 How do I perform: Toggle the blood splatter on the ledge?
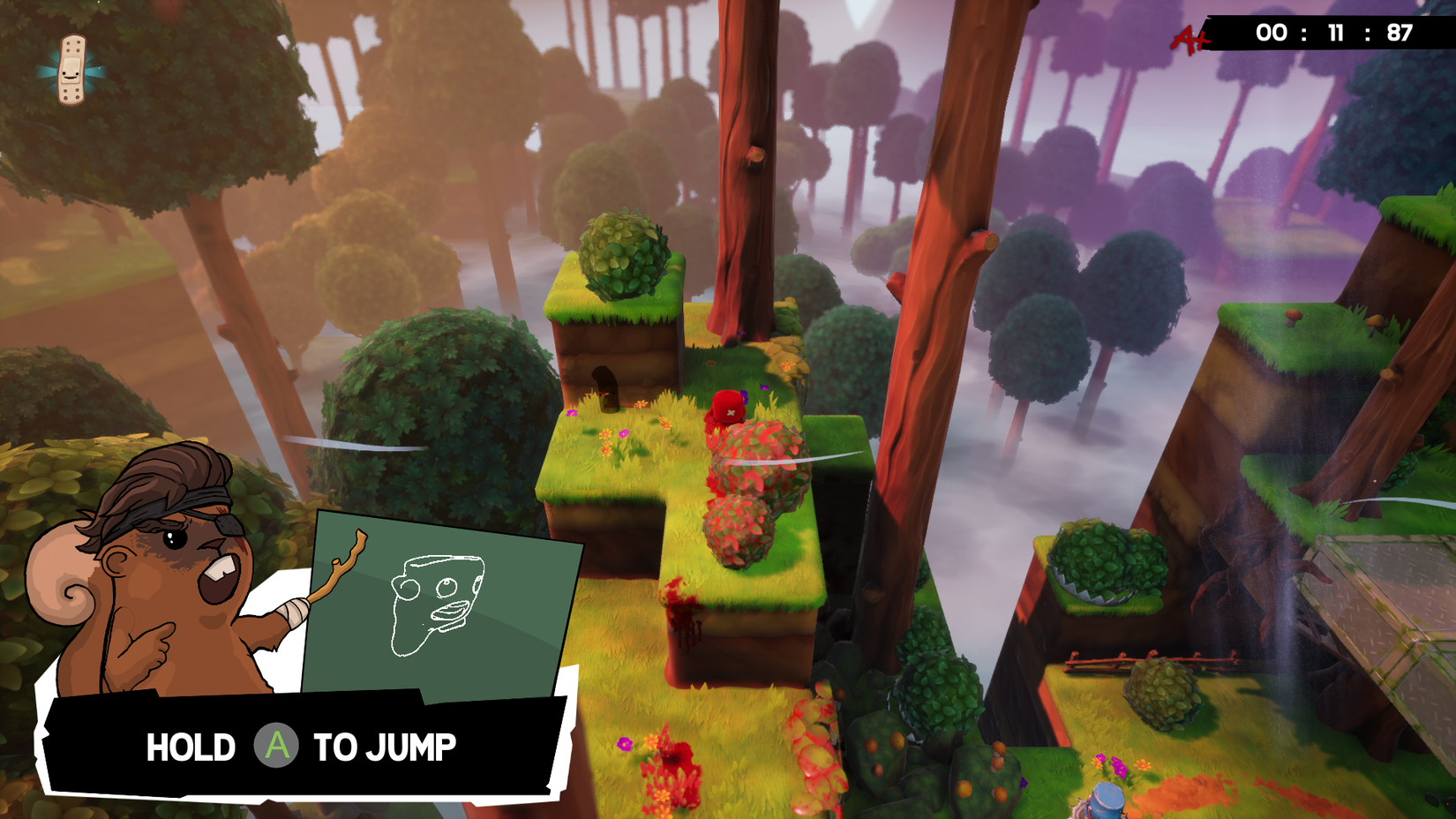(679, 609)
